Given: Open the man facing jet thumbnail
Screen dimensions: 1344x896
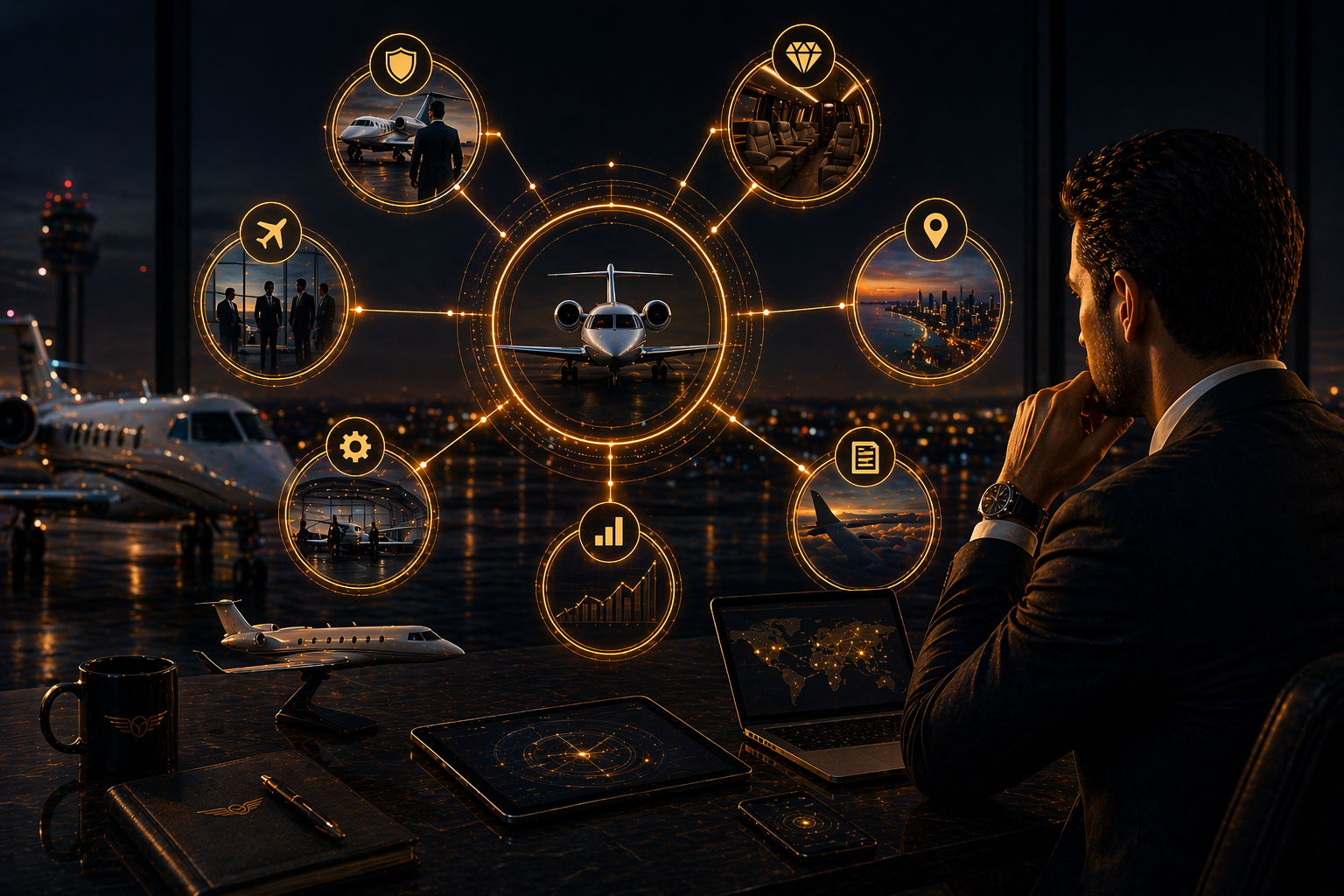Looking at the screenshot, I should point(404,144).
